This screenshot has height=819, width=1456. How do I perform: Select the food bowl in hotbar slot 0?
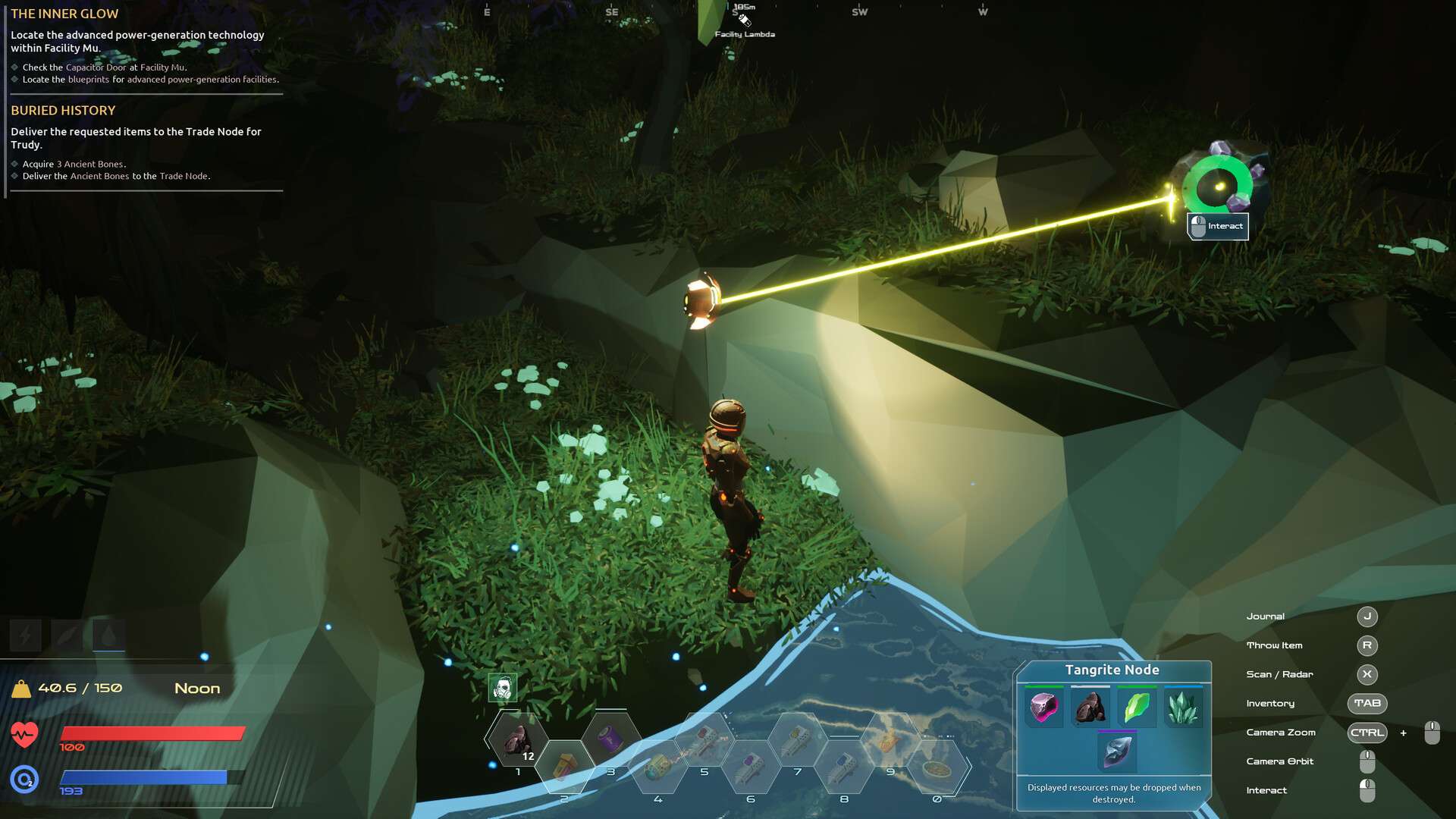click(937, 768)
